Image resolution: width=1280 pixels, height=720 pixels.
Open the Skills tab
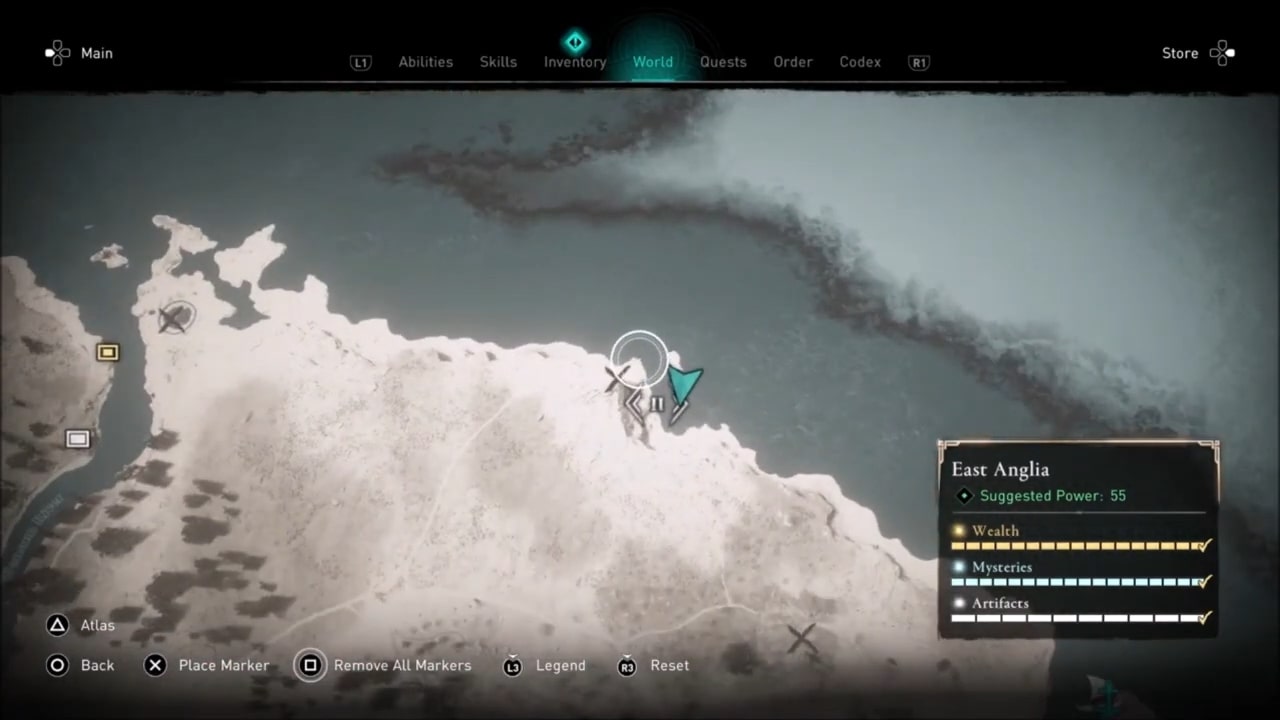[x=498, y=62]
